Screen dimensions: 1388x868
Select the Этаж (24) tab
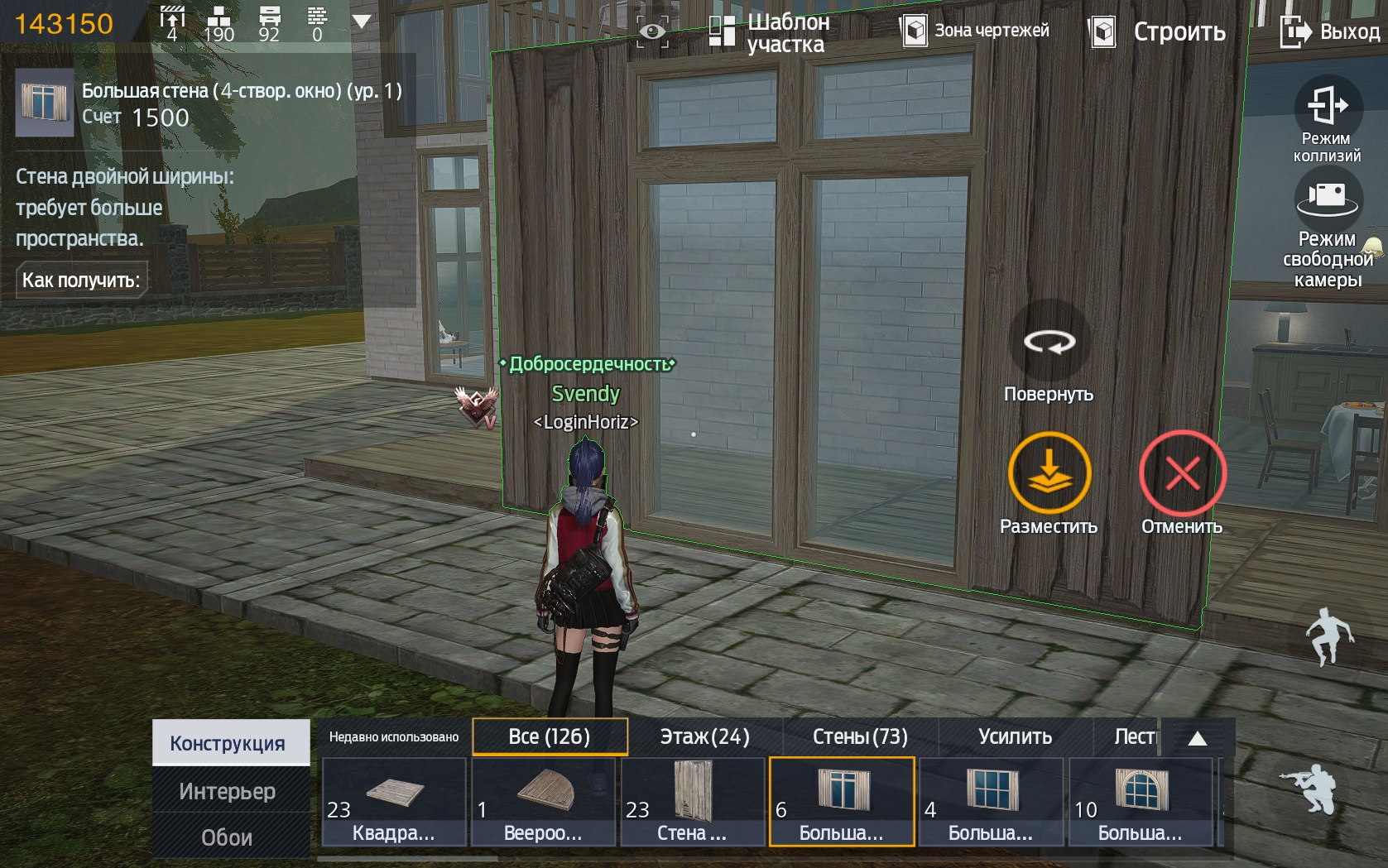click(704, 736)
